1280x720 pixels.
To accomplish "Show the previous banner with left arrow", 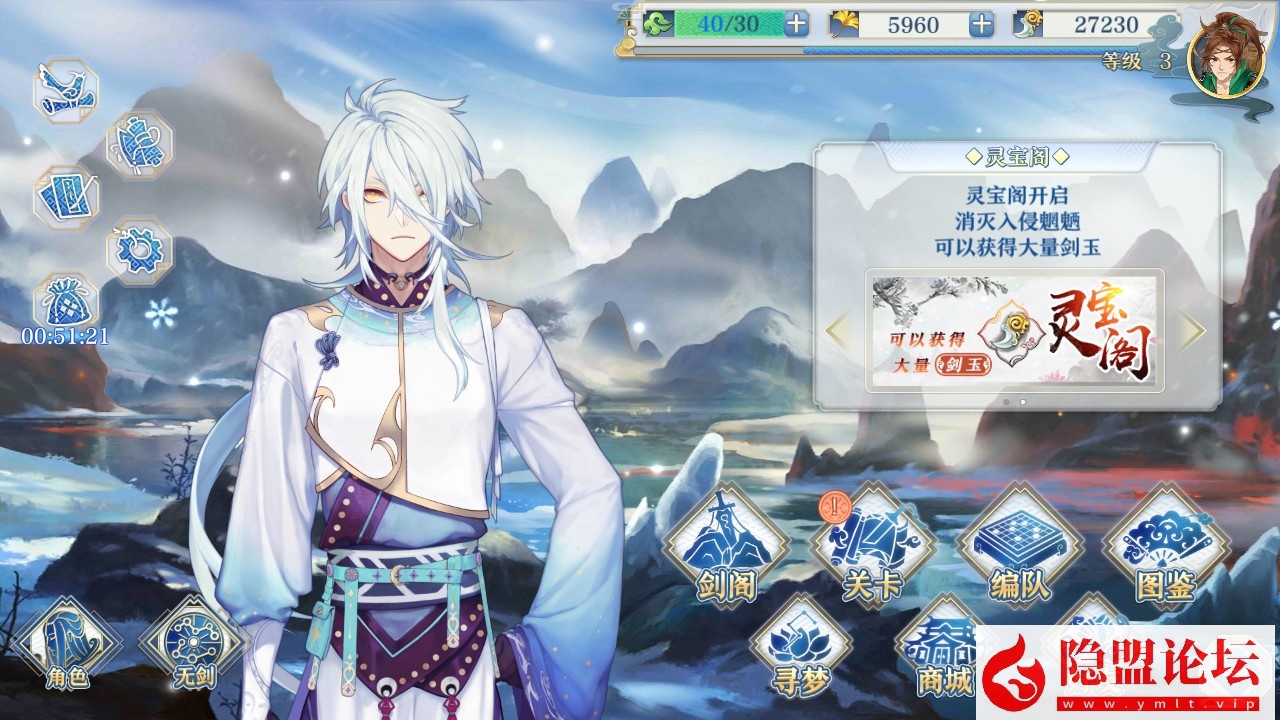I will 838,331.
